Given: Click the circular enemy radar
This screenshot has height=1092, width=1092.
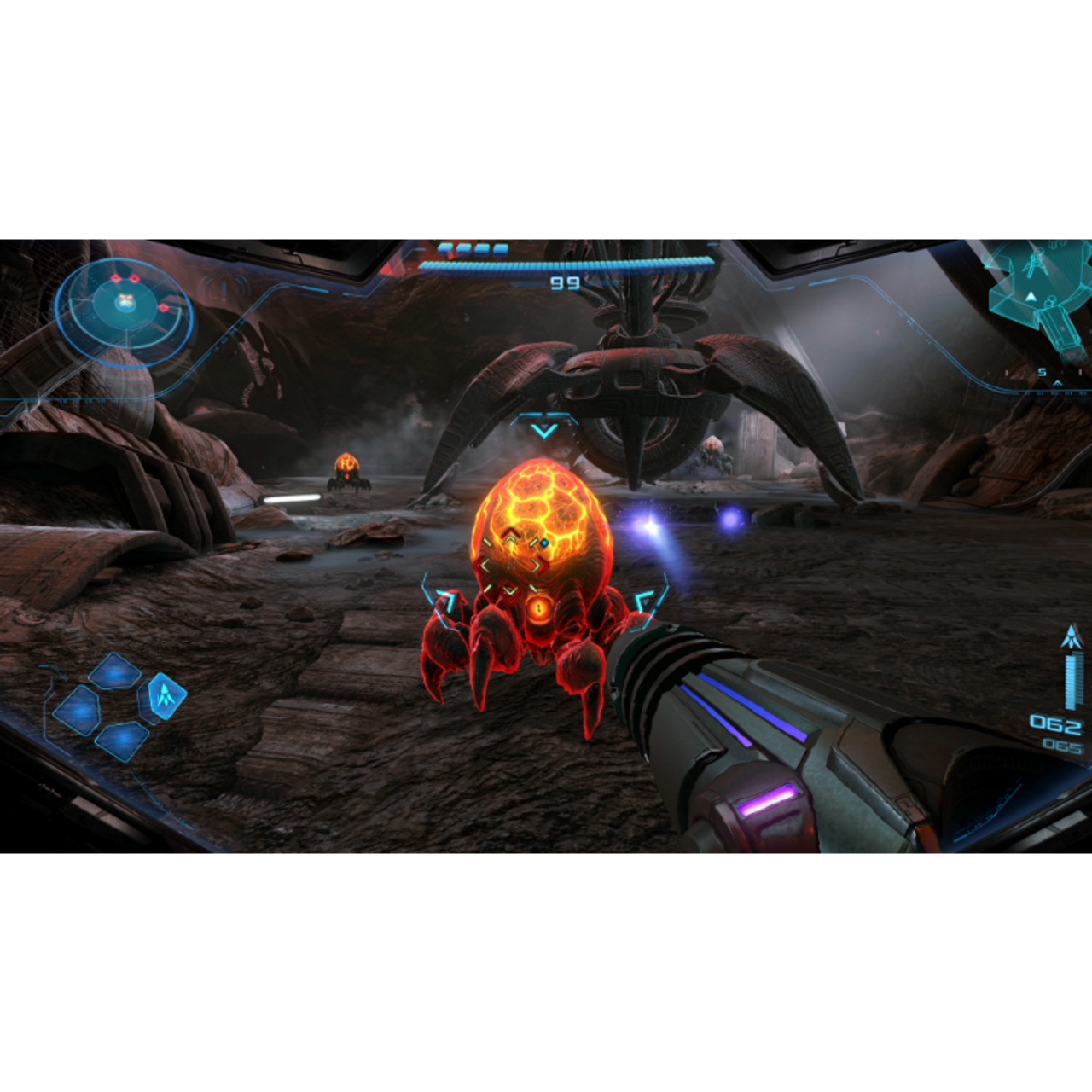Looking at the screenshot, I should pos(125,308).
